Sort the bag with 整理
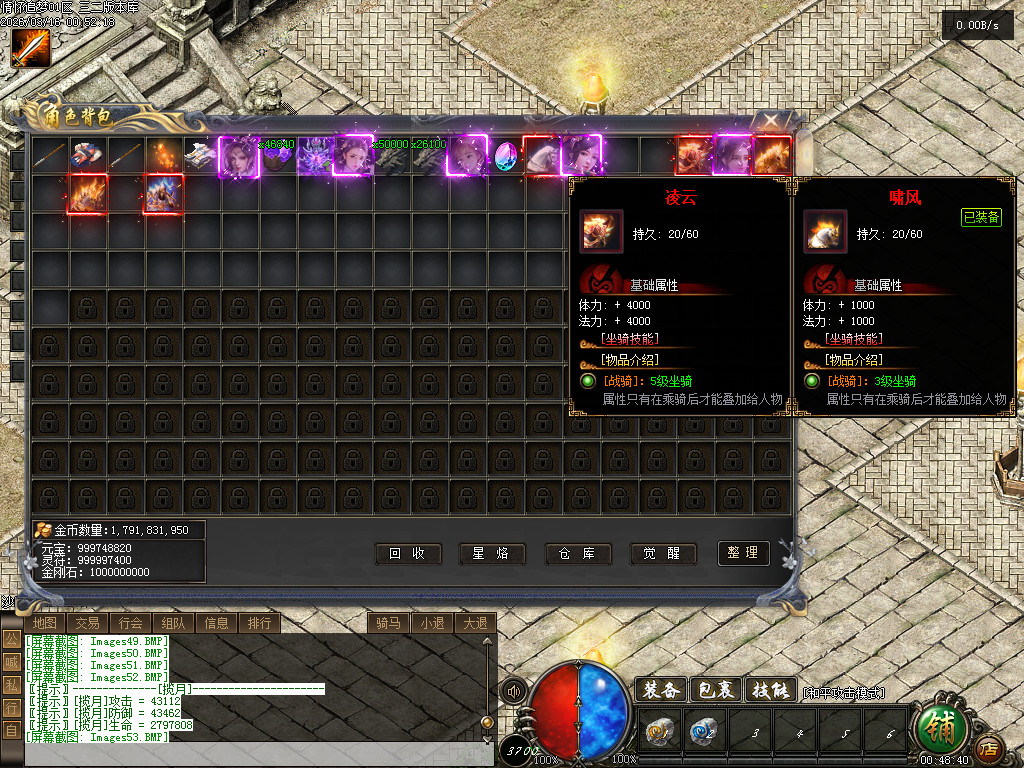 click(744, 553)
